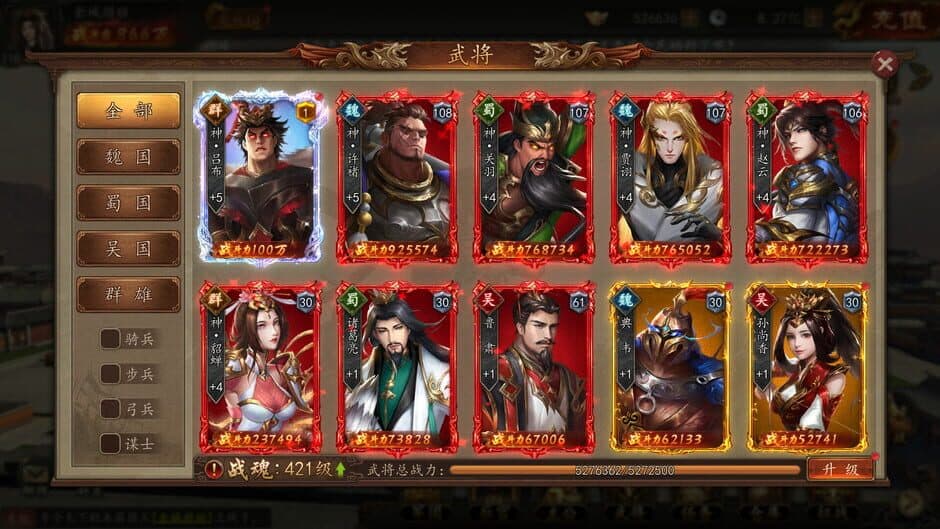Select the 神·貂蝉 hero card

coord(261,367)
